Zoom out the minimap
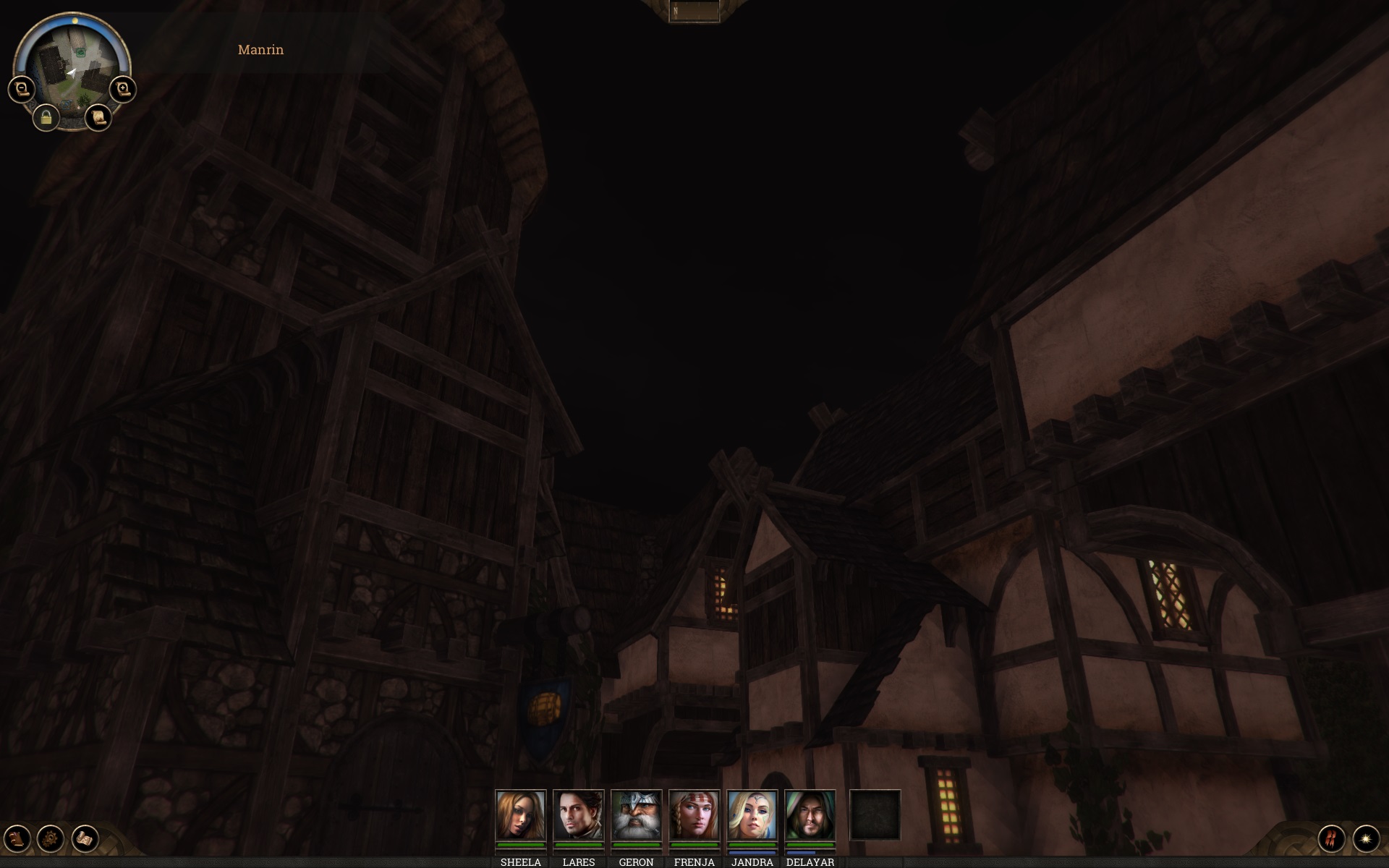This screenshot has height=868, width=1389. pyautogui.click(x=22, y=90)
